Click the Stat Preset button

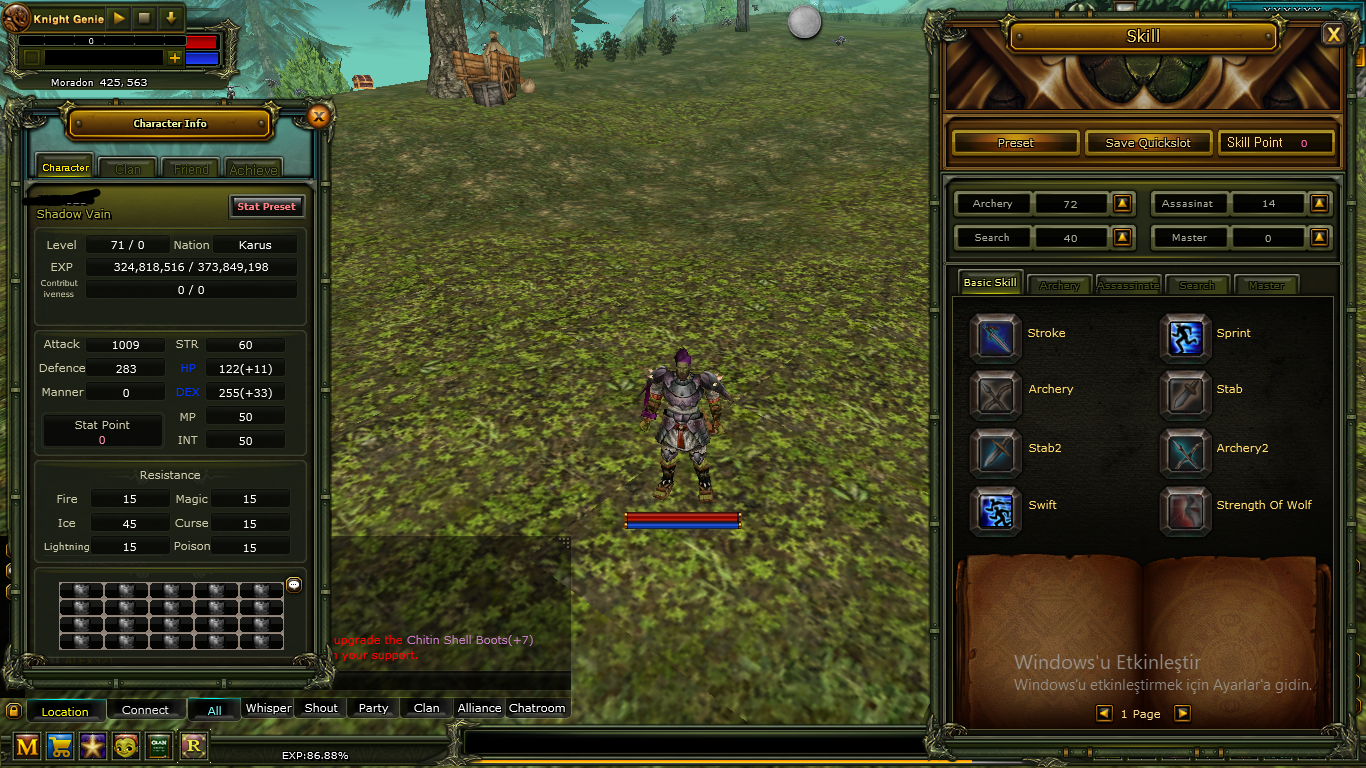[x=266, y=206]
